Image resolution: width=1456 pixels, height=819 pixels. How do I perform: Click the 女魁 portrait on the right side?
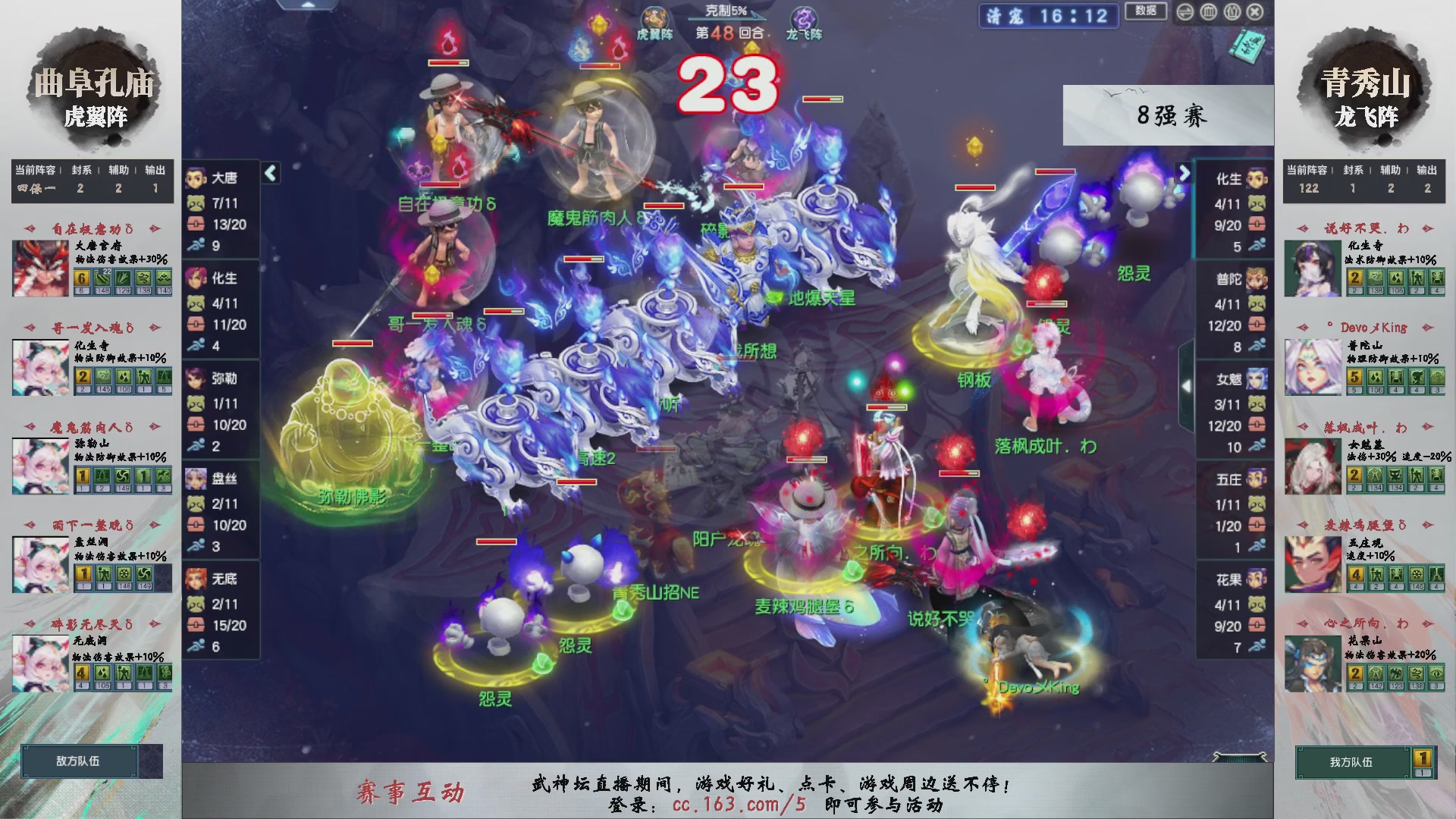(1255, 379)
